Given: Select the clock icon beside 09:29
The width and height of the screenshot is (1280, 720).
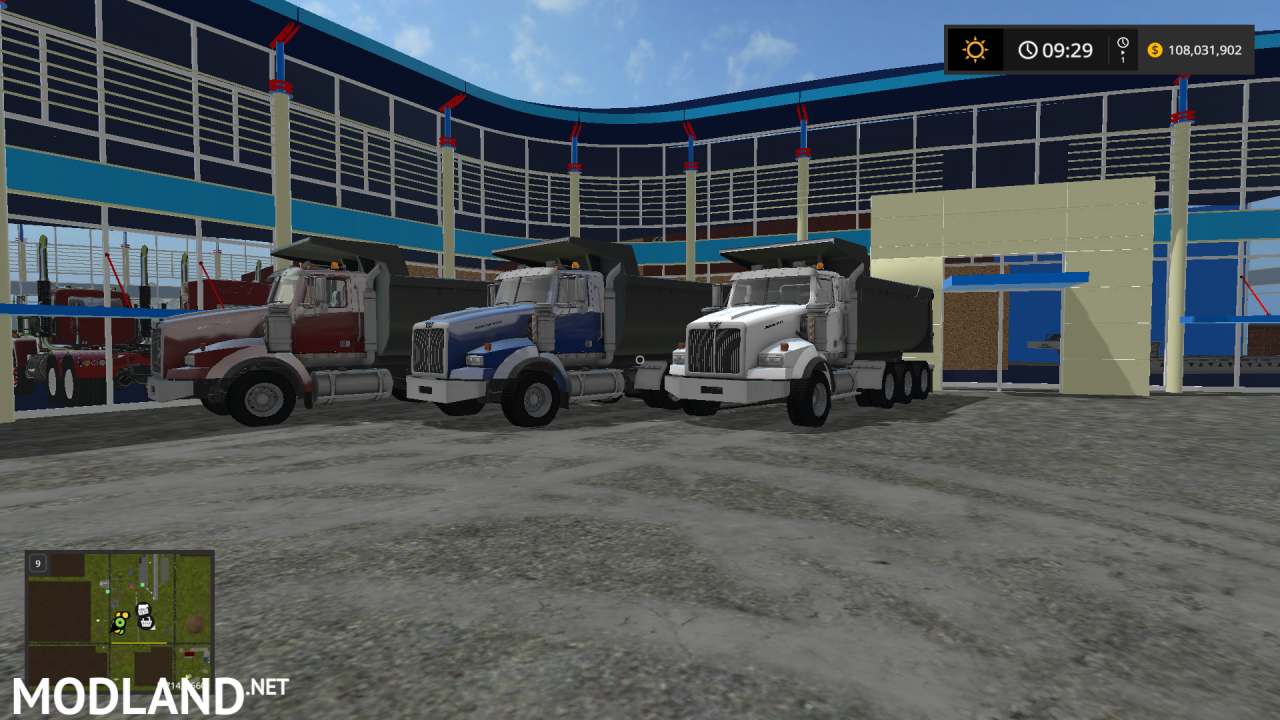Looking at the screenshot, I should [1027, 49].
